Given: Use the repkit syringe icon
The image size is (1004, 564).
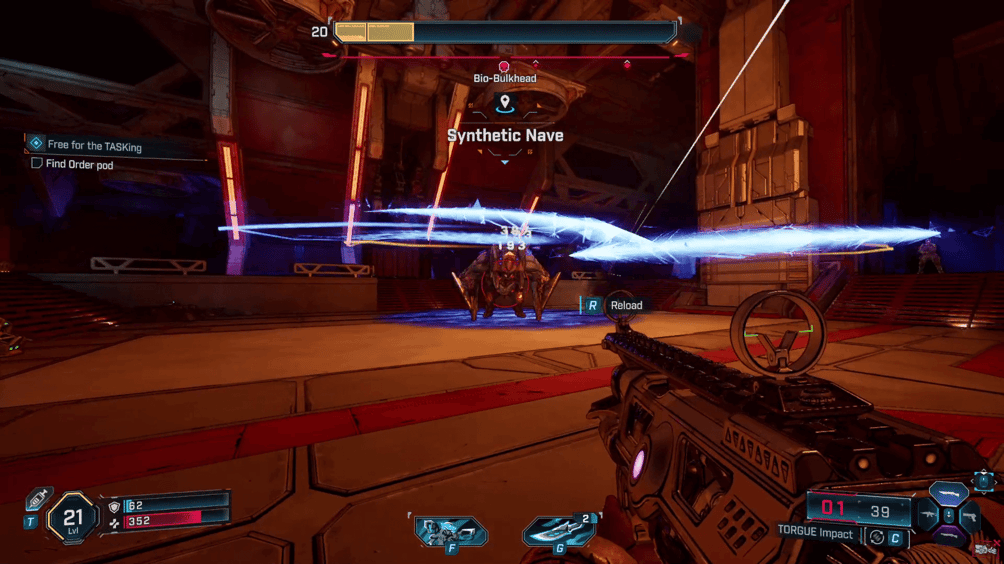Looking at the screenshot, I should 37,498.
